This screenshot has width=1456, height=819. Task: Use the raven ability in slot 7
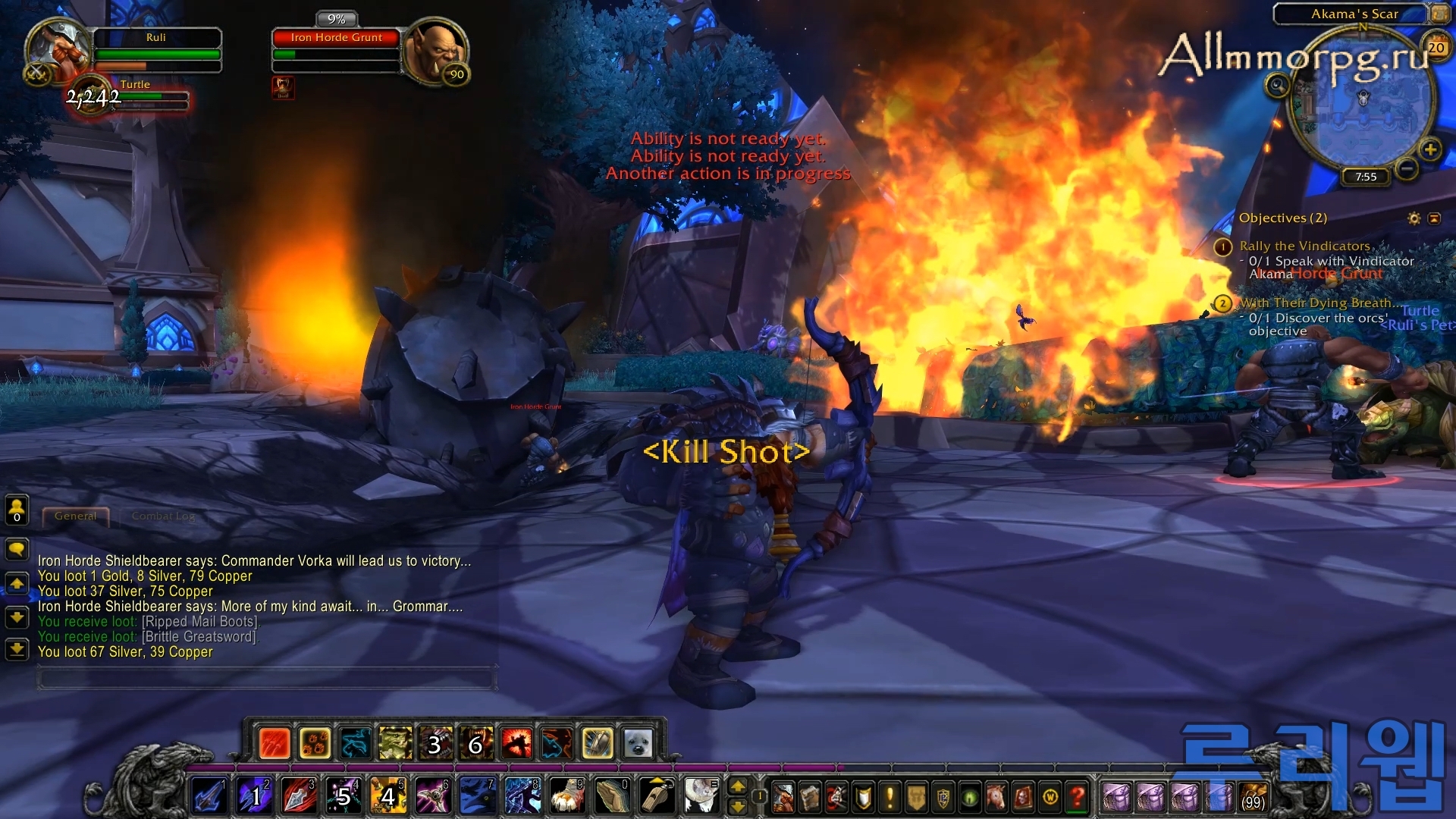(477, 797)
